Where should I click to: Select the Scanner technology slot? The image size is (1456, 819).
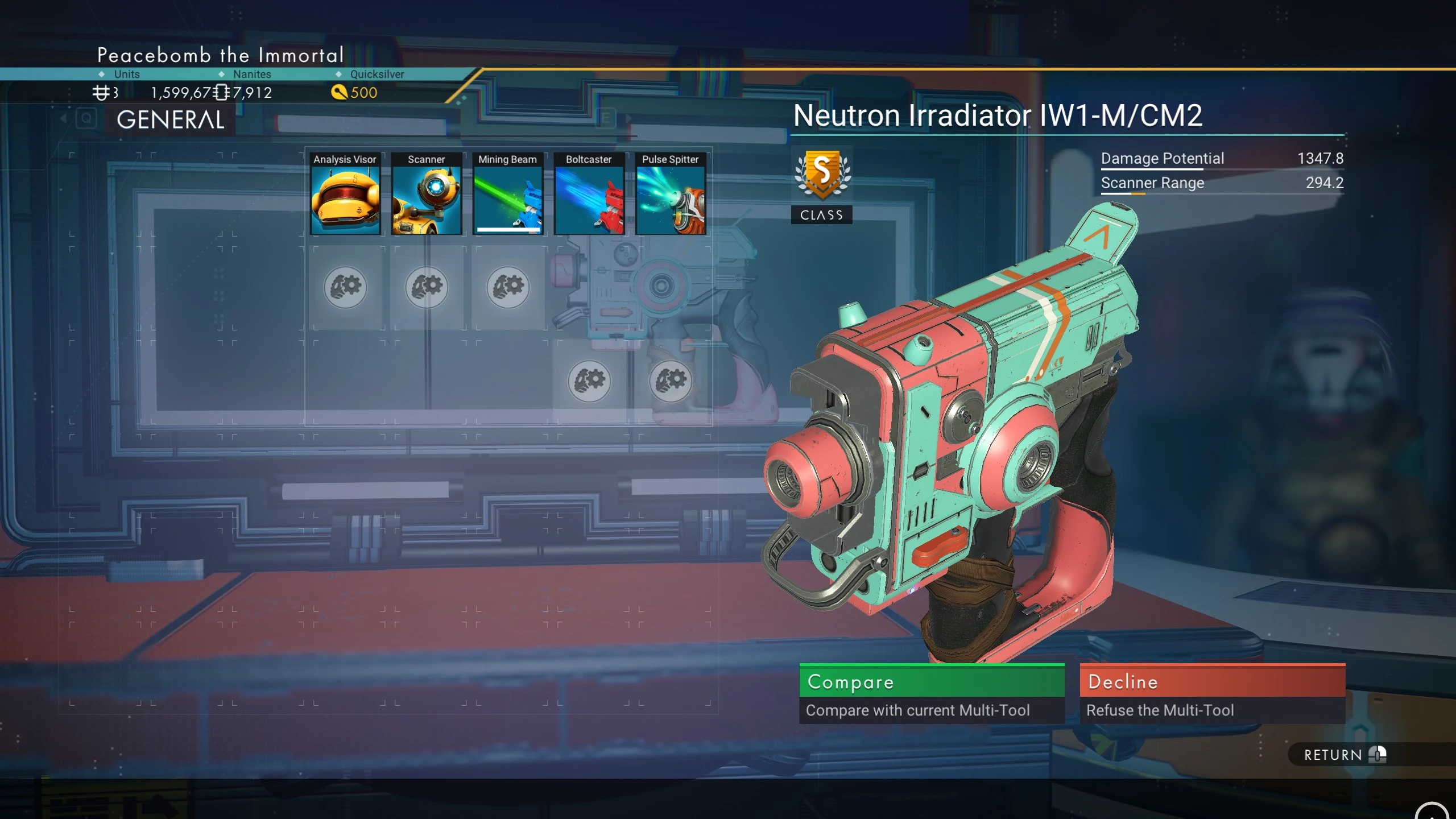(426, 194)
